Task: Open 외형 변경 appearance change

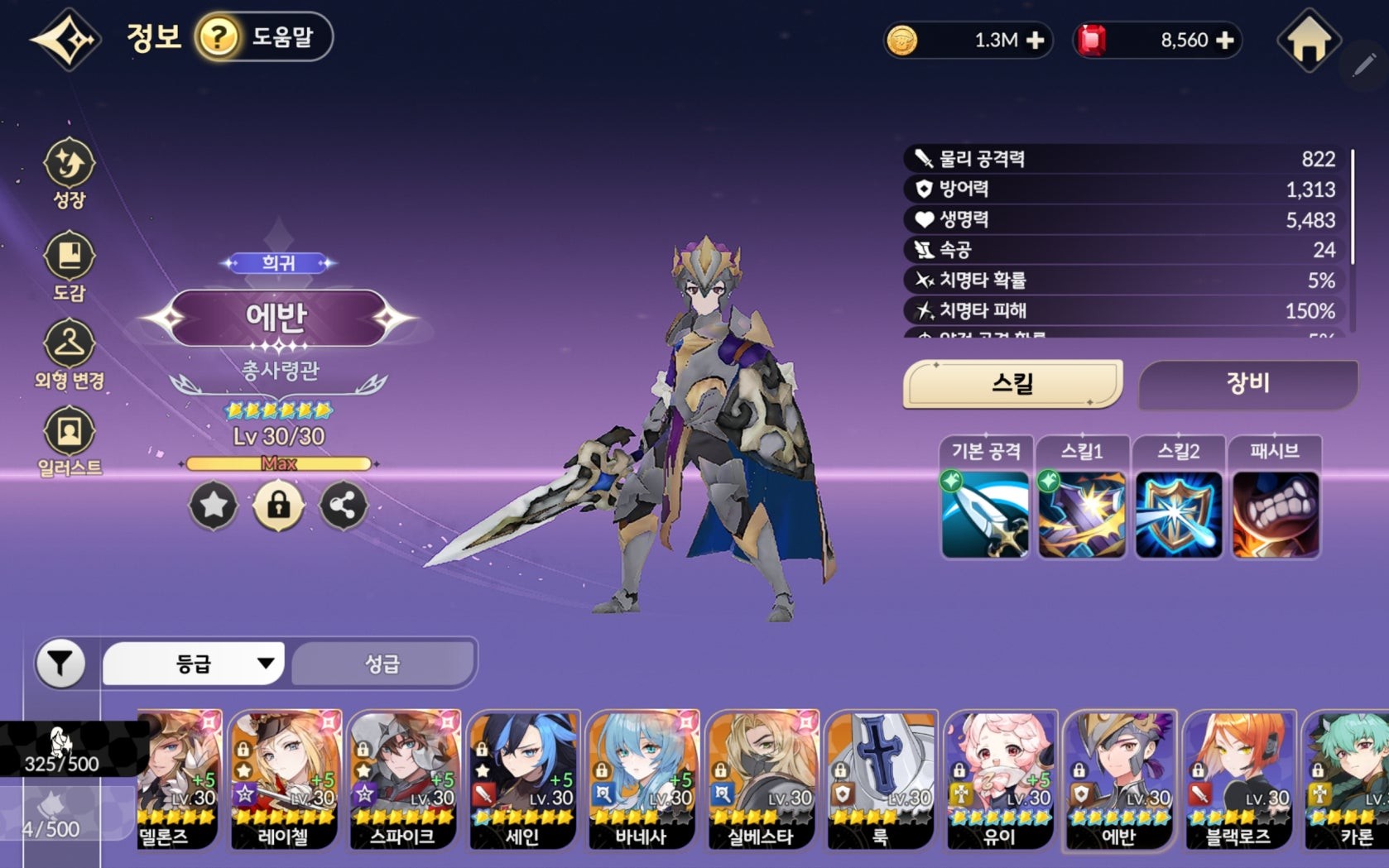Action: pyautogui.click(x=70, y=354)
